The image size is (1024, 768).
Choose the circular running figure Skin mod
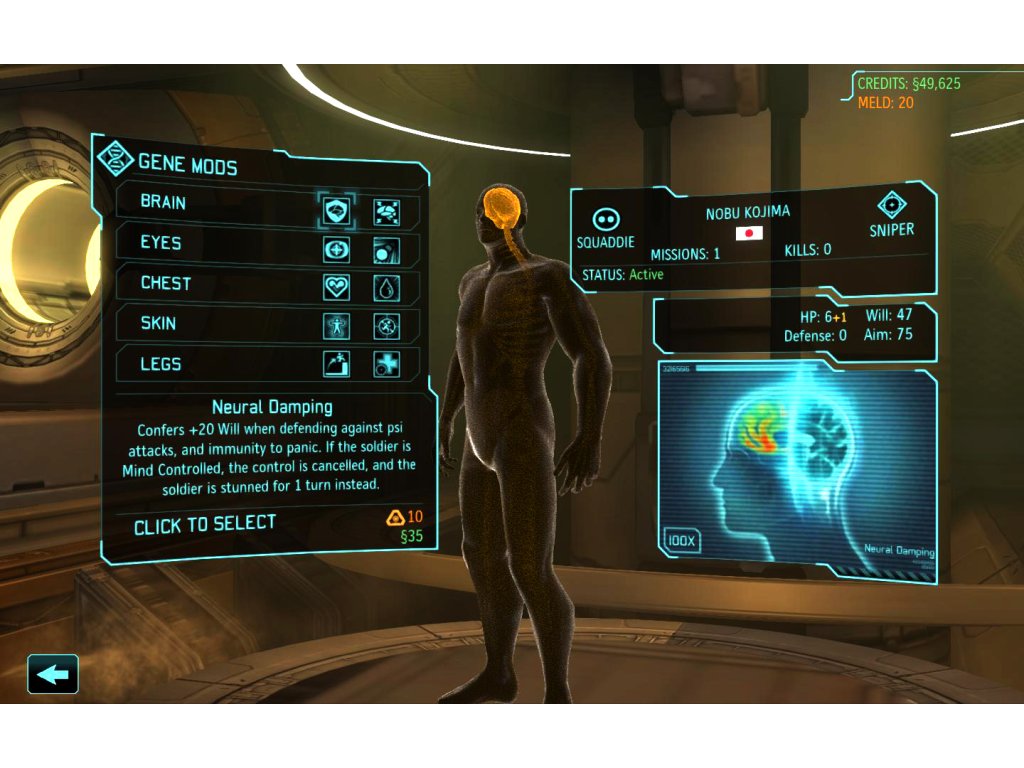(x=387, y=326)
